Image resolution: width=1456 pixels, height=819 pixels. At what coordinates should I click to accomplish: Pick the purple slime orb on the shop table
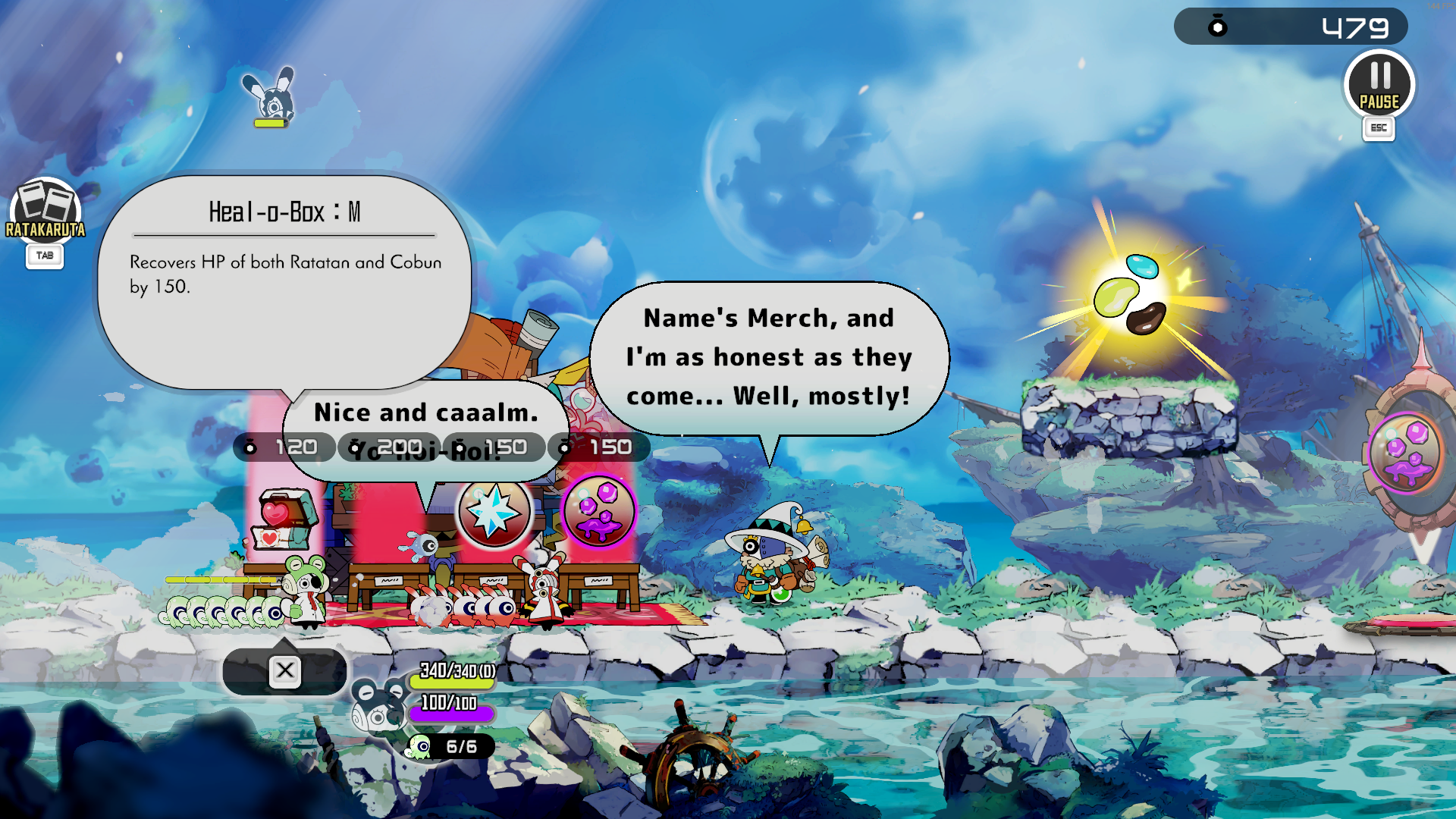click(599, 510)
